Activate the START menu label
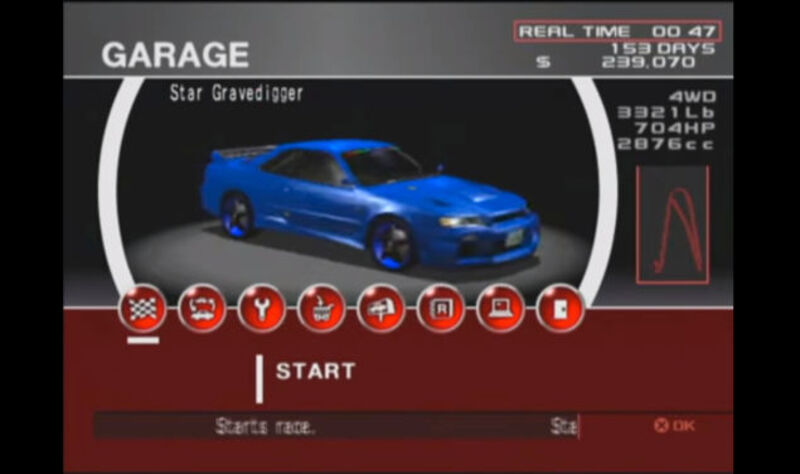Image resolution: width=800 pixels, height=474 pixels. pos(315,371)
